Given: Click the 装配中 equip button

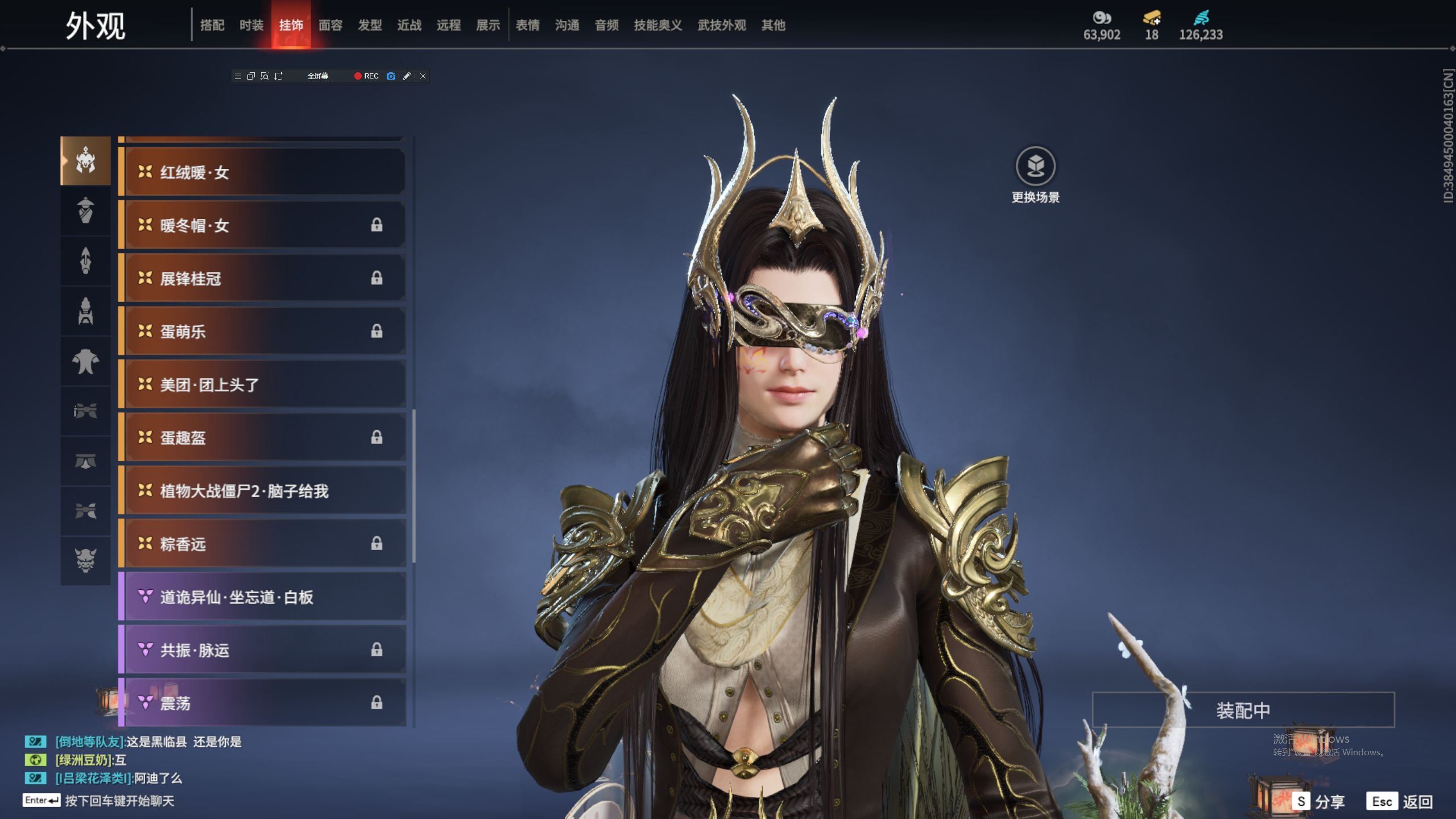Looking at the screenshot, I should tap(1243, 710).
